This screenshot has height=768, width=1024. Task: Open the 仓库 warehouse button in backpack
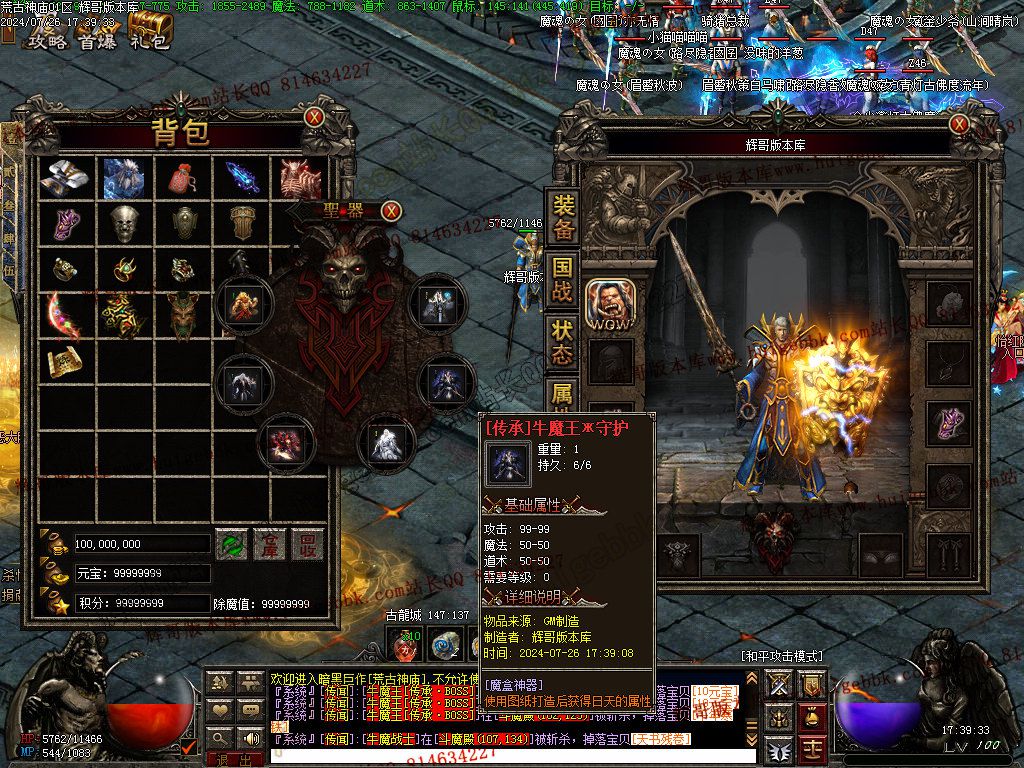click(269, 544)
